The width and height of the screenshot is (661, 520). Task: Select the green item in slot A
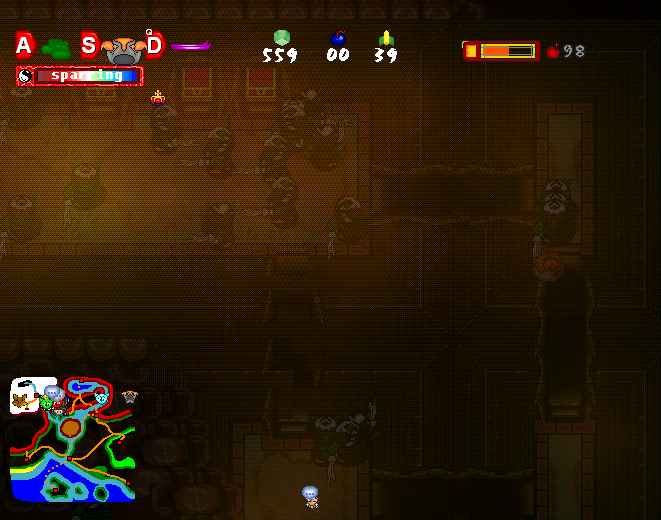click(x=56, y=47)
